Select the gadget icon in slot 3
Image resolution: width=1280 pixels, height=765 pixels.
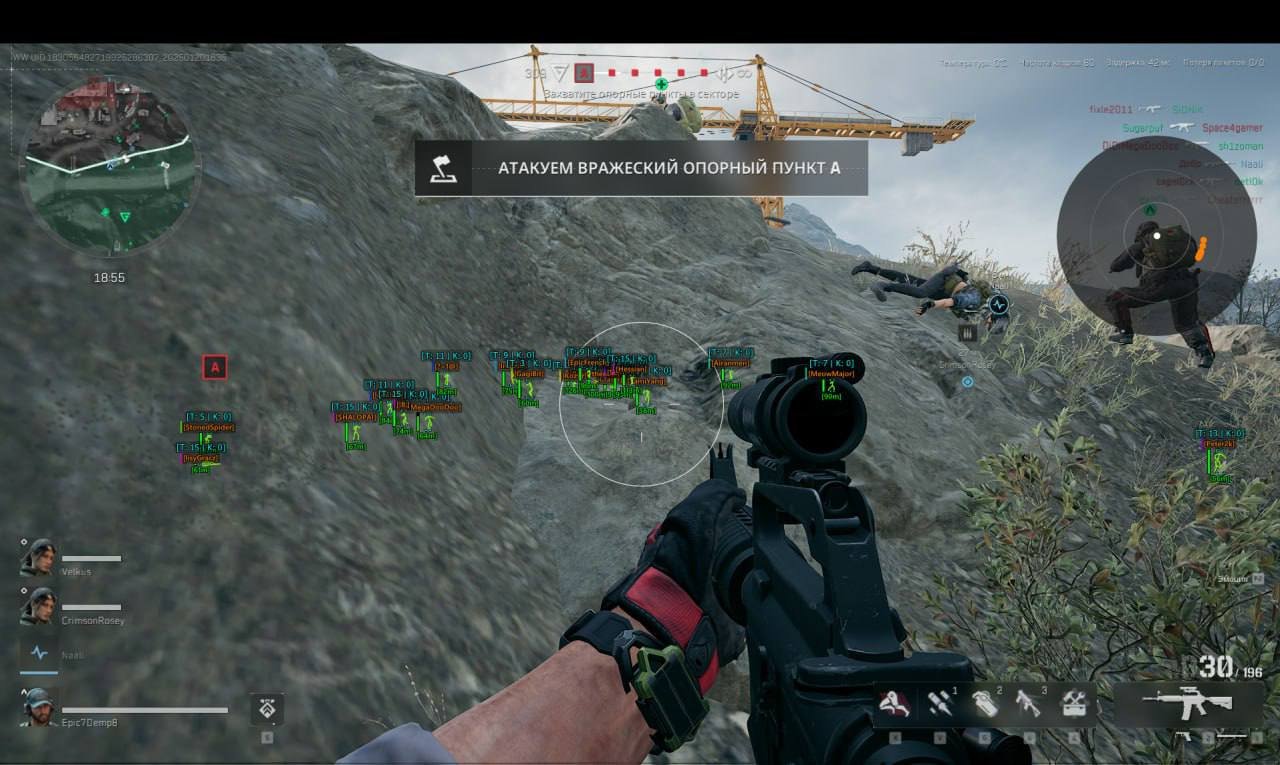coord(1030,703)
